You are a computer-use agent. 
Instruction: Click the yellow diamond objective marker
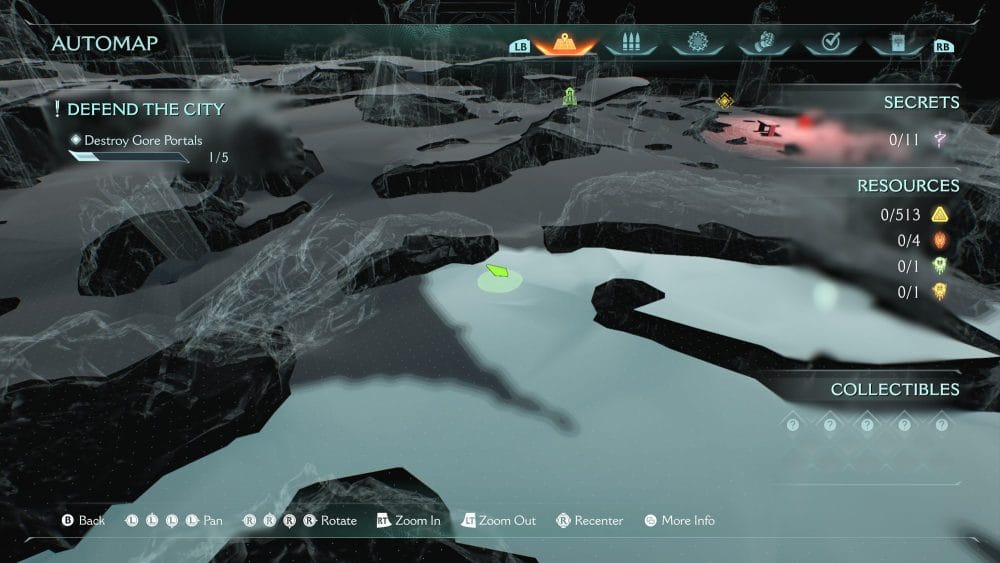coord(724,101)
